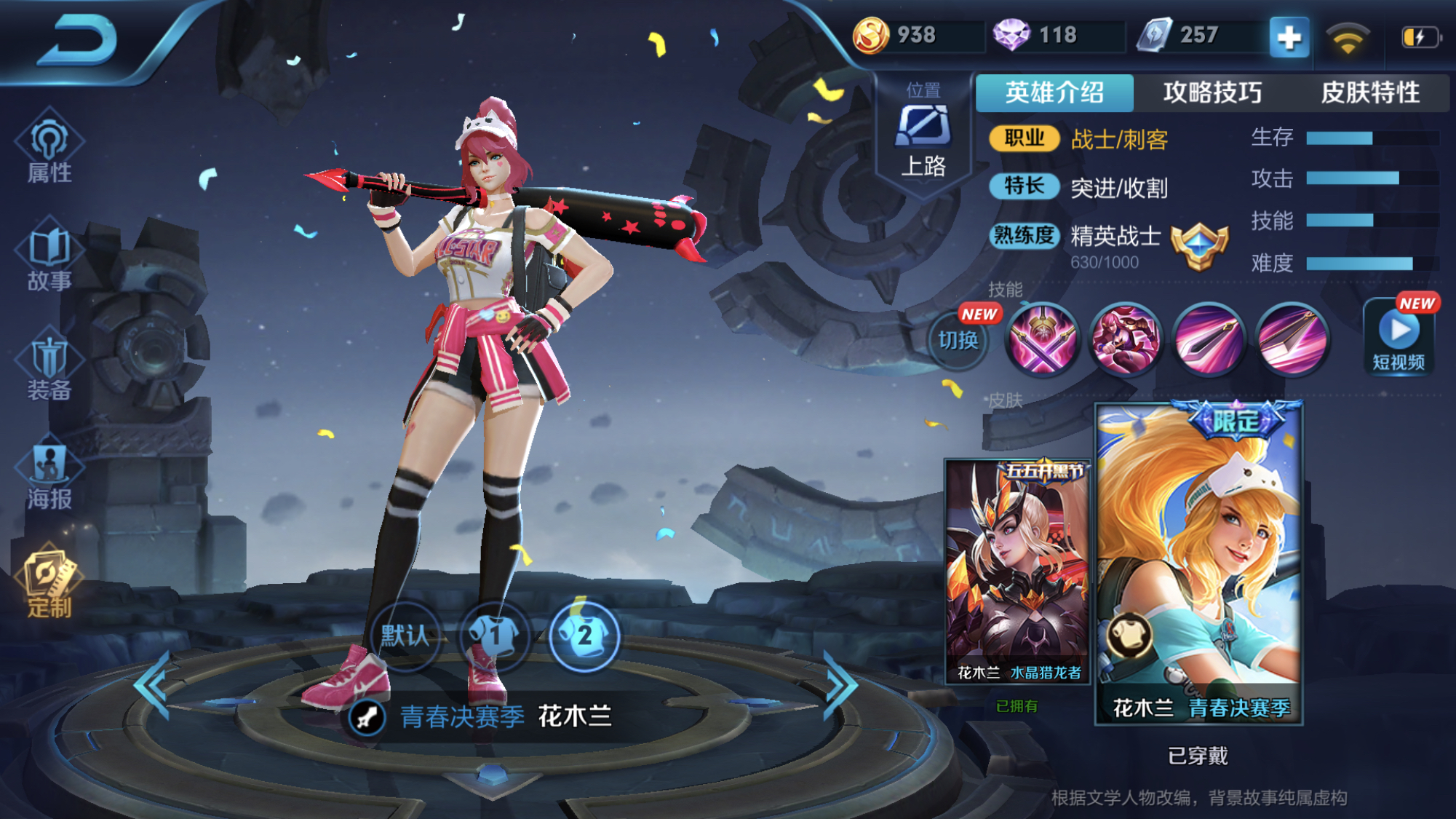1456x819 pixels.
Task: Click the 切换 skill switch expander
Action: 958,341
